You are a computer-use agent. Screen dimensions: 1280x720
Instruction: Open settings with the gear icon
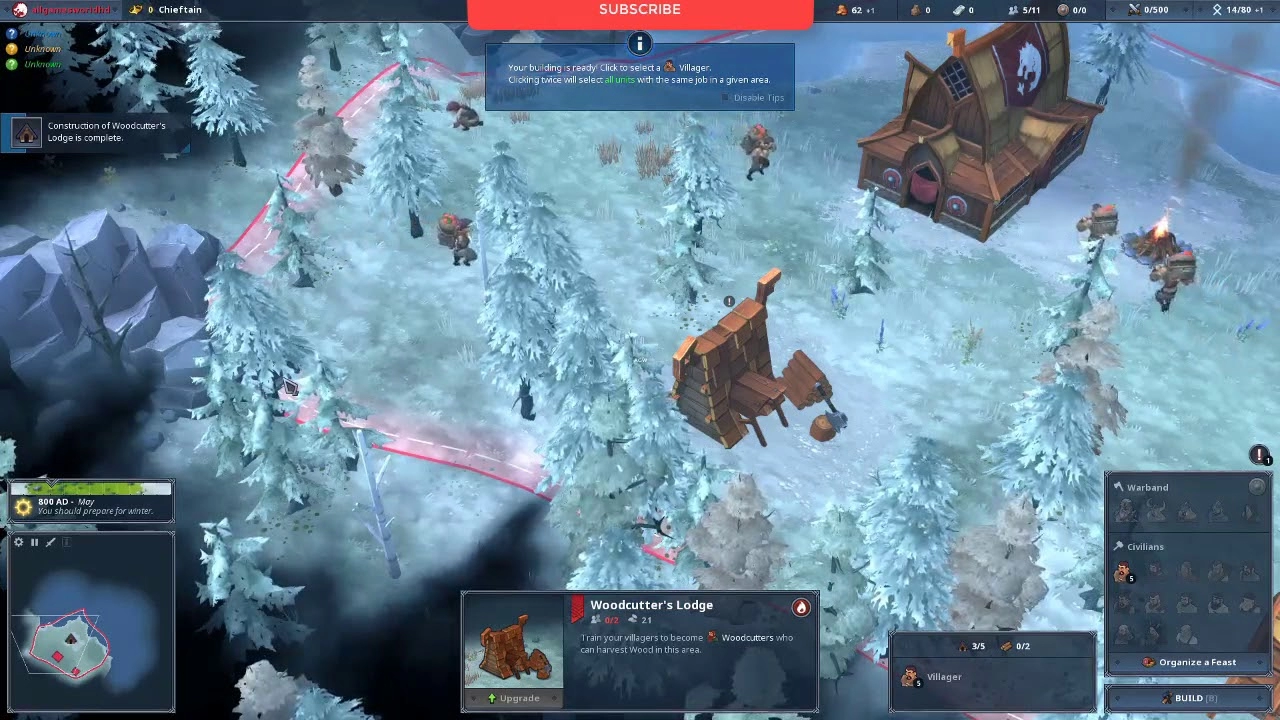click(18, 542)
